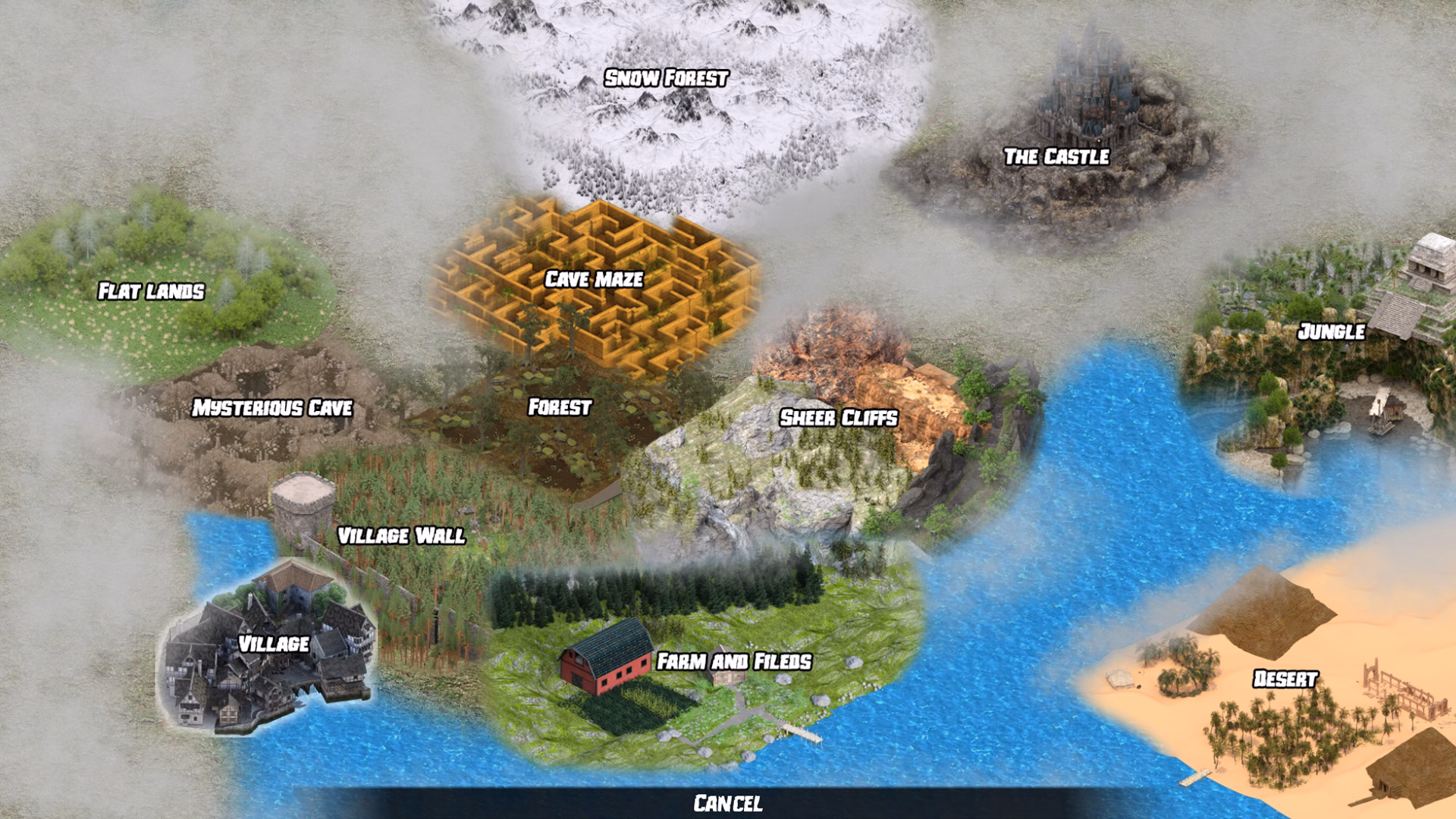The image size is (1456, 819).
Task: Select the Cave Maze area
Action: point(593,280)
